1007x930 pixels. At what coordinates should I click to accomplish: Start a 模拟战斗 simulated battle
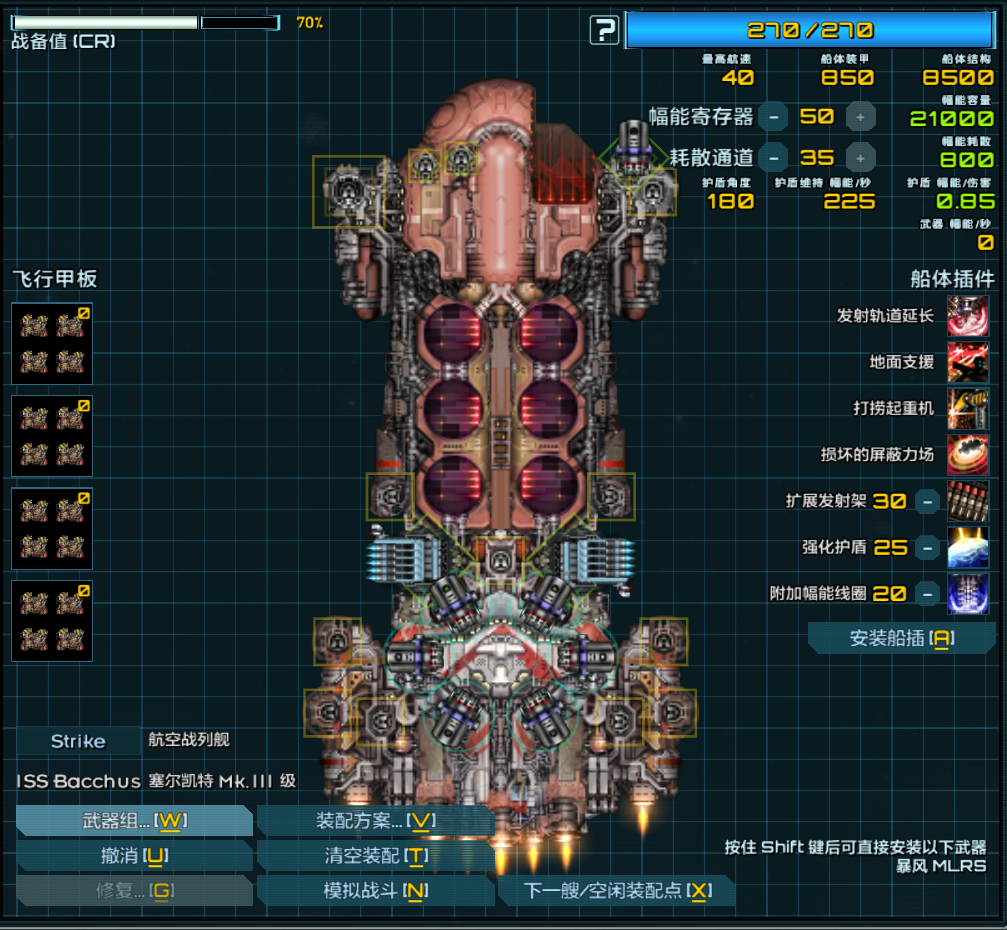[375, 890]
